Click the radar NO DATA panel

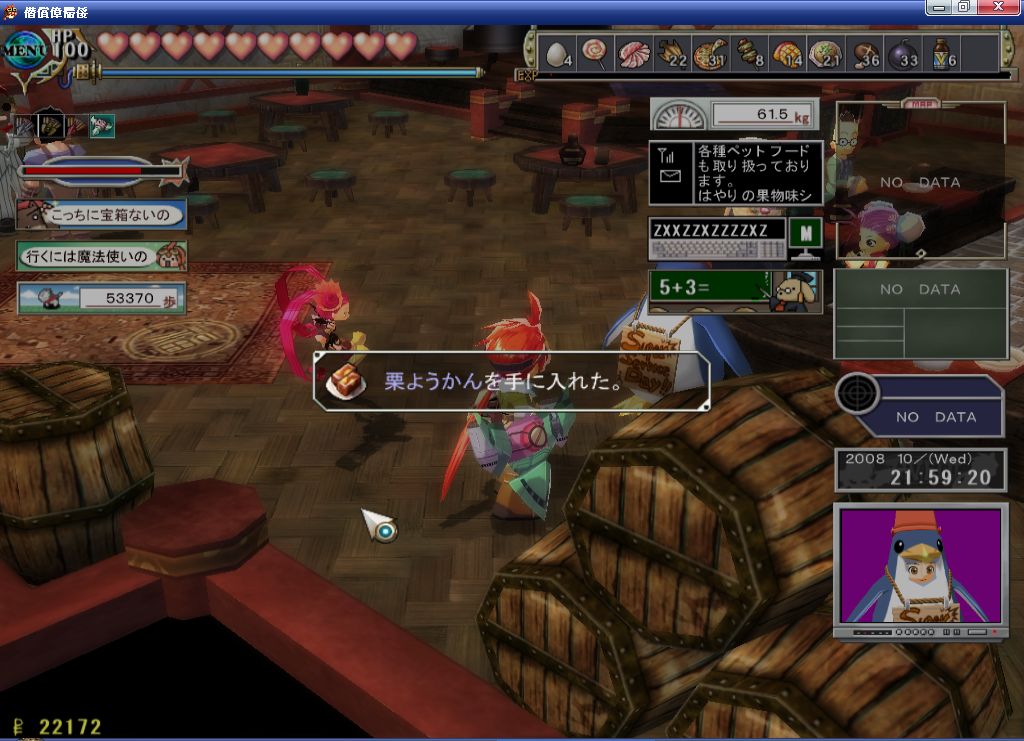pyautogui.click(x=920, y=406)
